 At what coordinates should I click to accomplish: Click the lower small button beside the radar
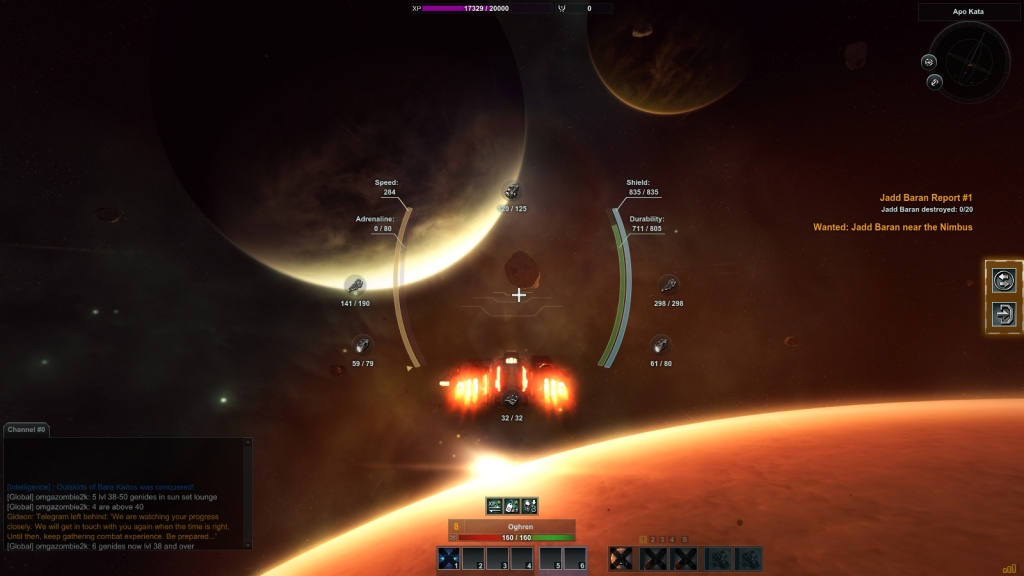[935, 81]
